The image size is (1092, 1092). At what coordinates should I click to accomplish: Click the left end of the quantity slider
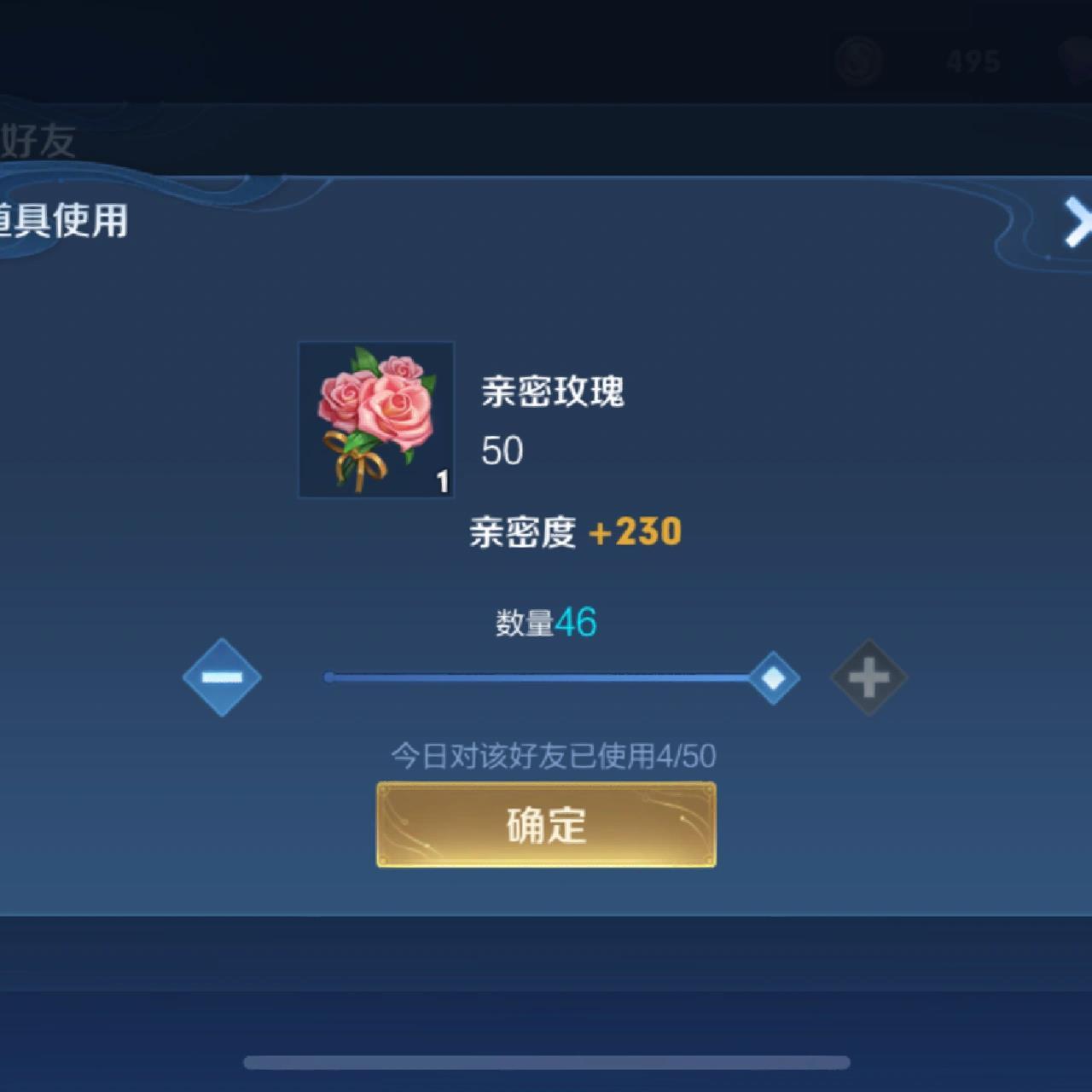pyautogui.click(x=331, y=677)
